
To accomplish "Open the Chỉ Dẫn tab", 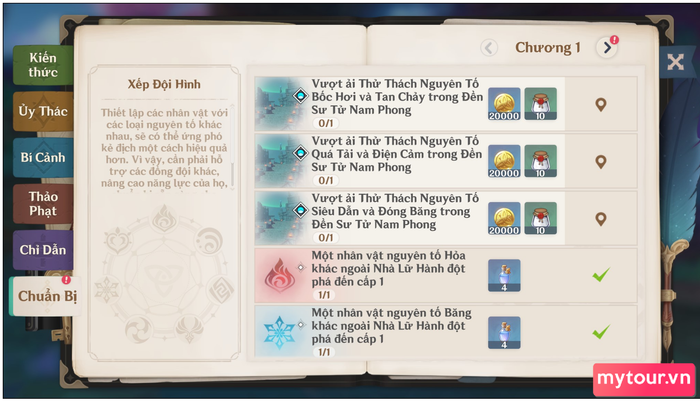I will tap(43, 250).
